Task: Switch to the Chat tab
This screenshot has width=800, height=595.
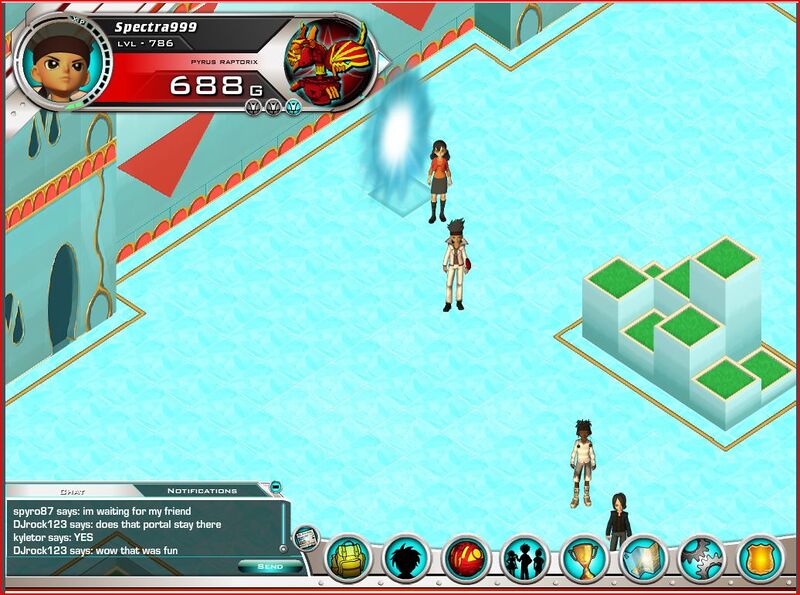Action: 72,491
